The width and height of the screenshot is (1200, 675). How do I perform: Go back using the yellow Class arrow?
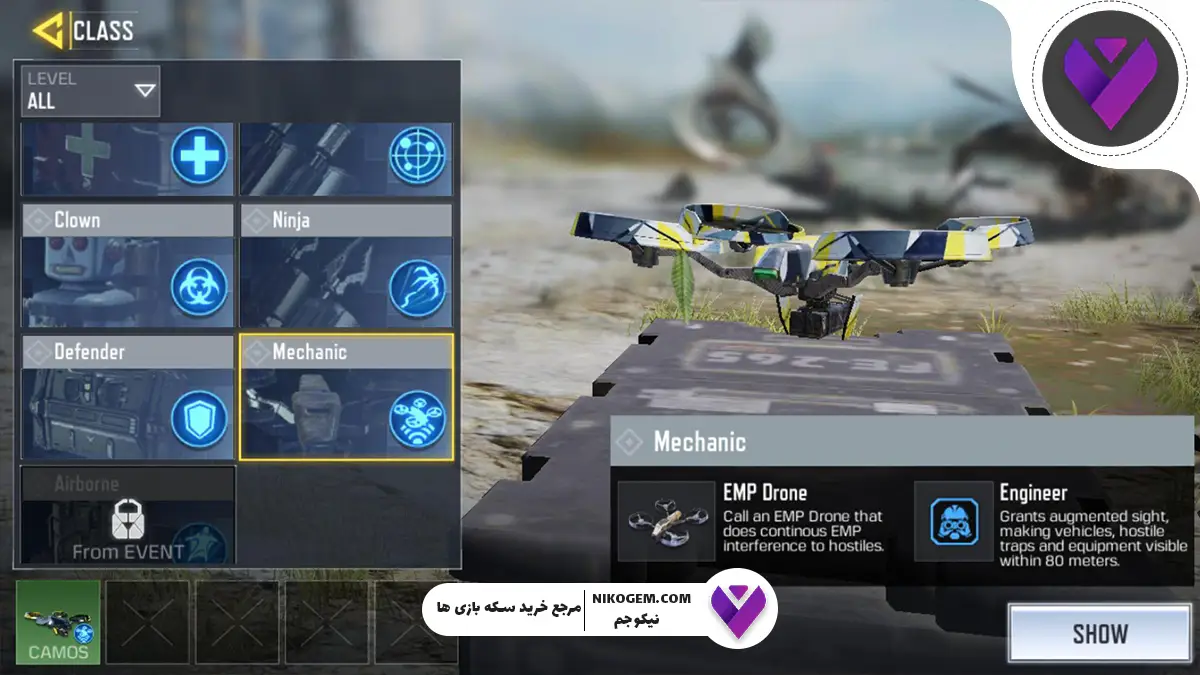pyautogui.click(x=48, y=30)
